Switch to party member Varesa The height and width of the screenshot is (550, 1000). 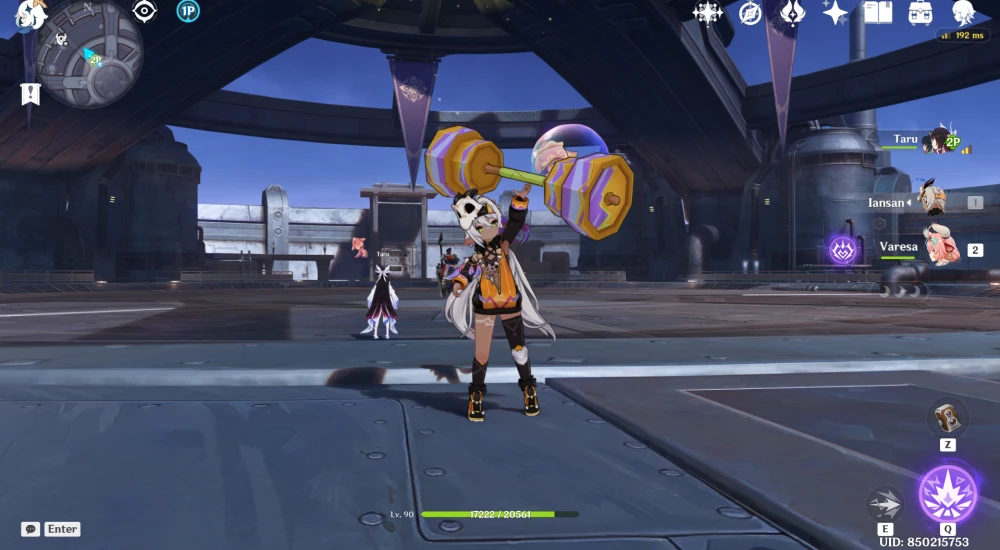pos(939,246)
